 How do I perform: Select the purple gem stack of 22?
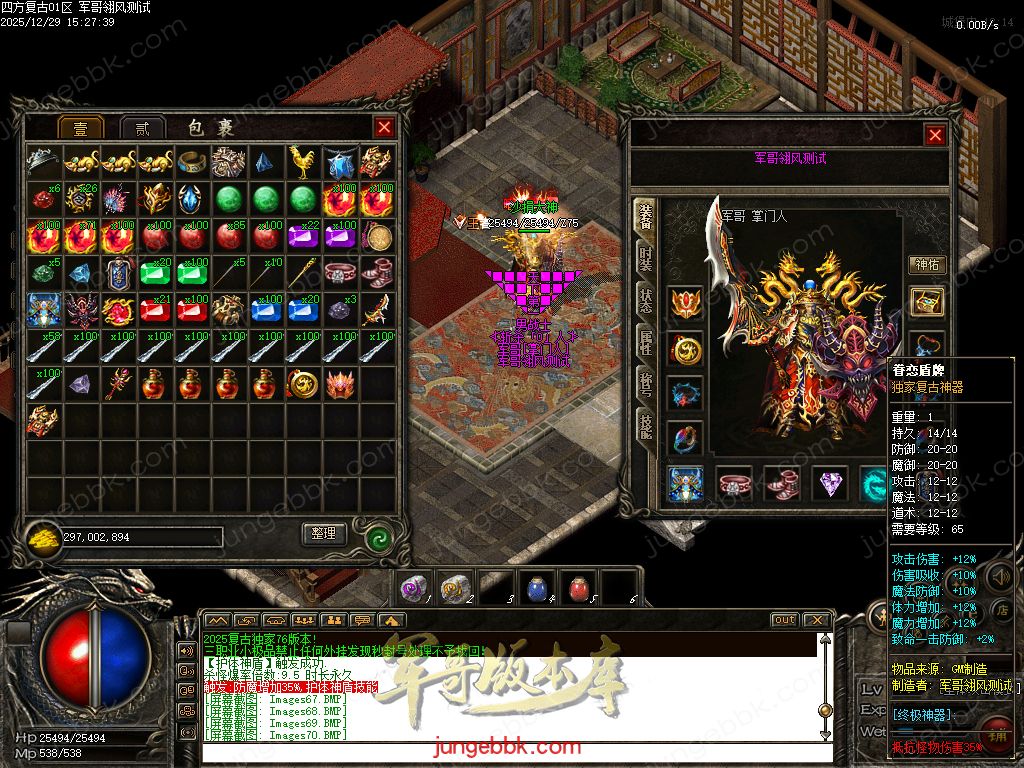pos(302,236)
